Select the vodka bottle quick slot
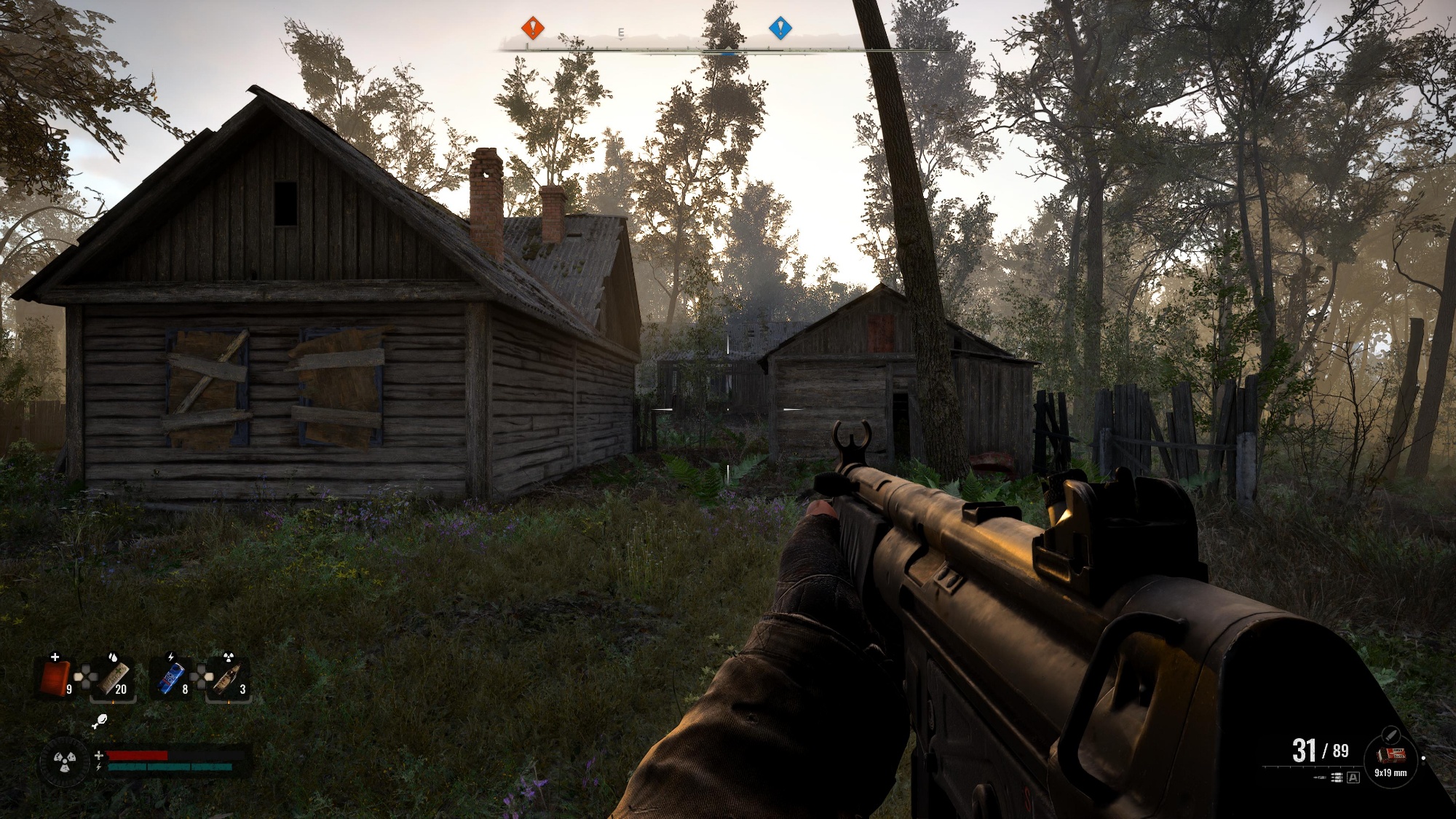Viewport: 1456px width, 819px height. click(228, 678)
